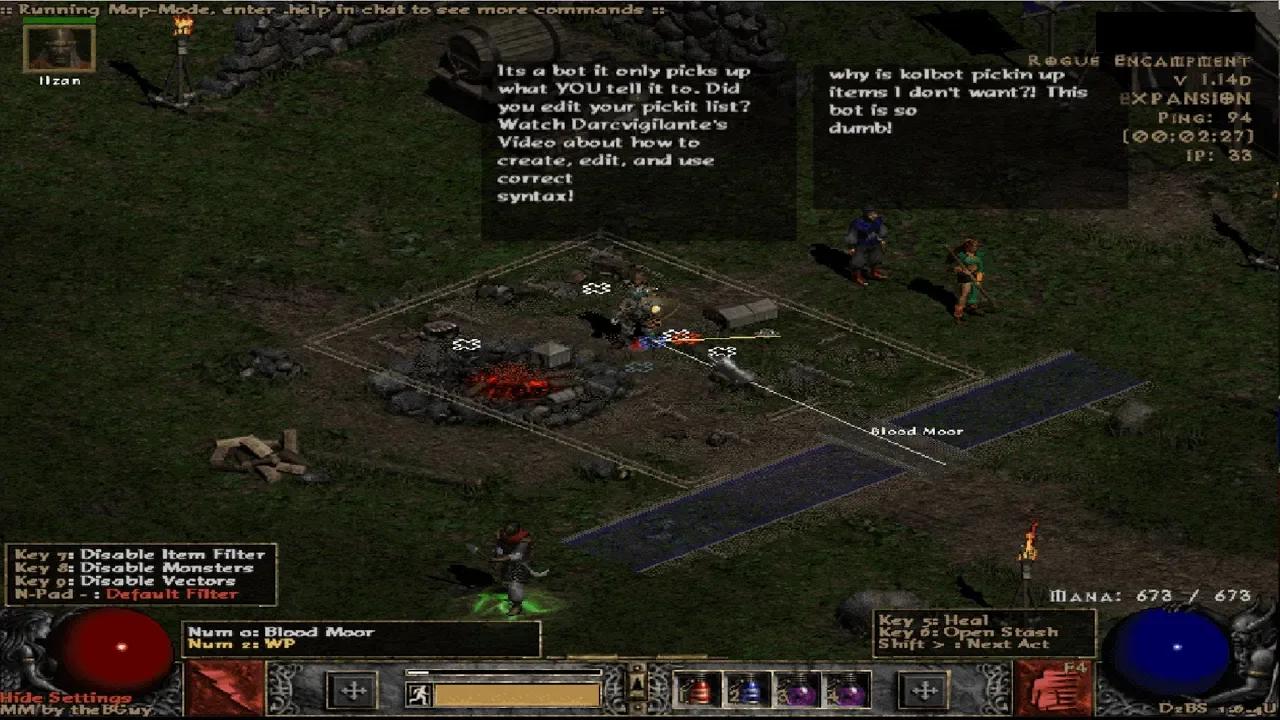Use the blue mana potion in belt

click(x=745, y=690)
